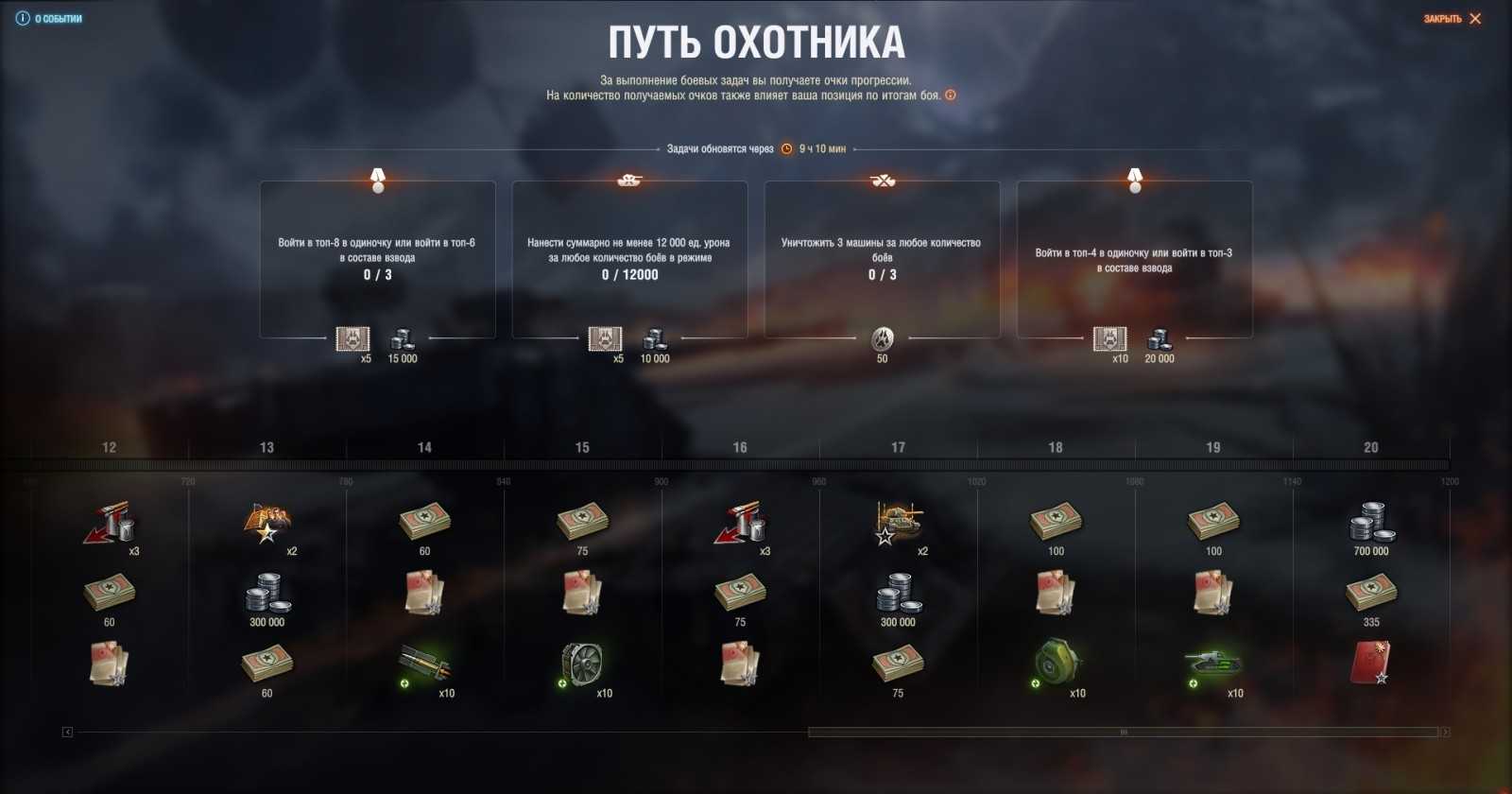The height and width of the screenshot is (794, 1512).
Task: Click the crossed-cannons icon above the destroy-3-vehicles mission
Action: click(x=882, y=180)
